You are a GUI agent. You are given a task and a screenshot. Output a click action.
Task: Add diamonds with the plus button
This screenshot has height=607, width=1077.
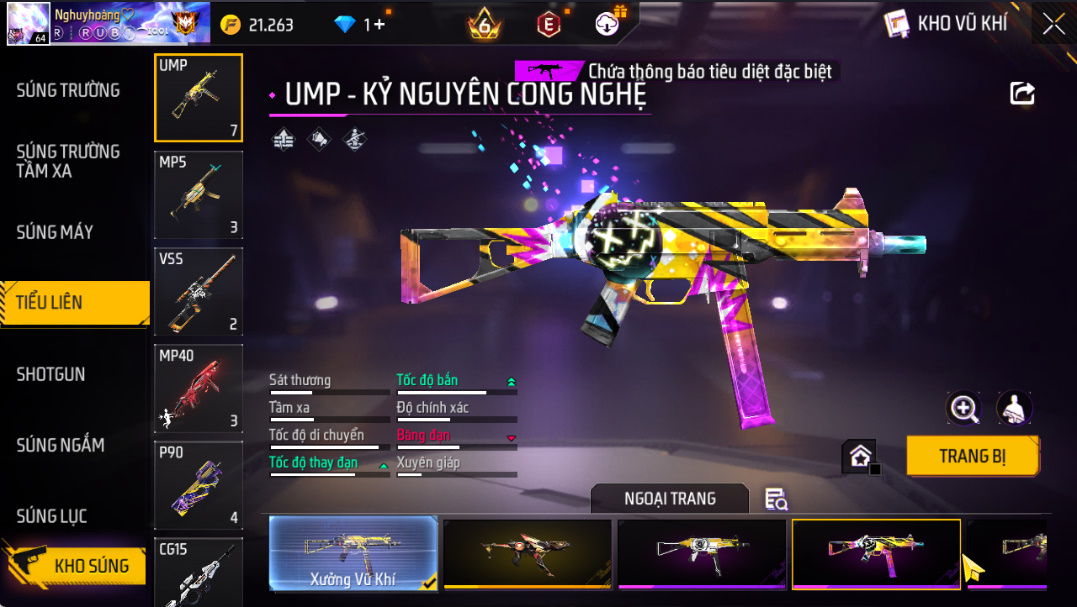pos(375,24)
